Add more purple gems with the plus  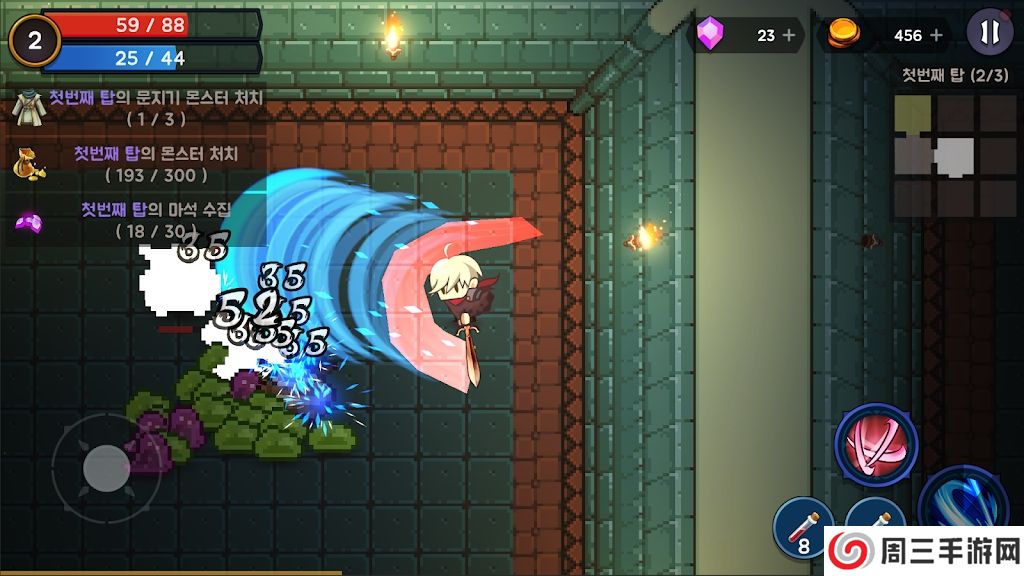tap(789, 35)
